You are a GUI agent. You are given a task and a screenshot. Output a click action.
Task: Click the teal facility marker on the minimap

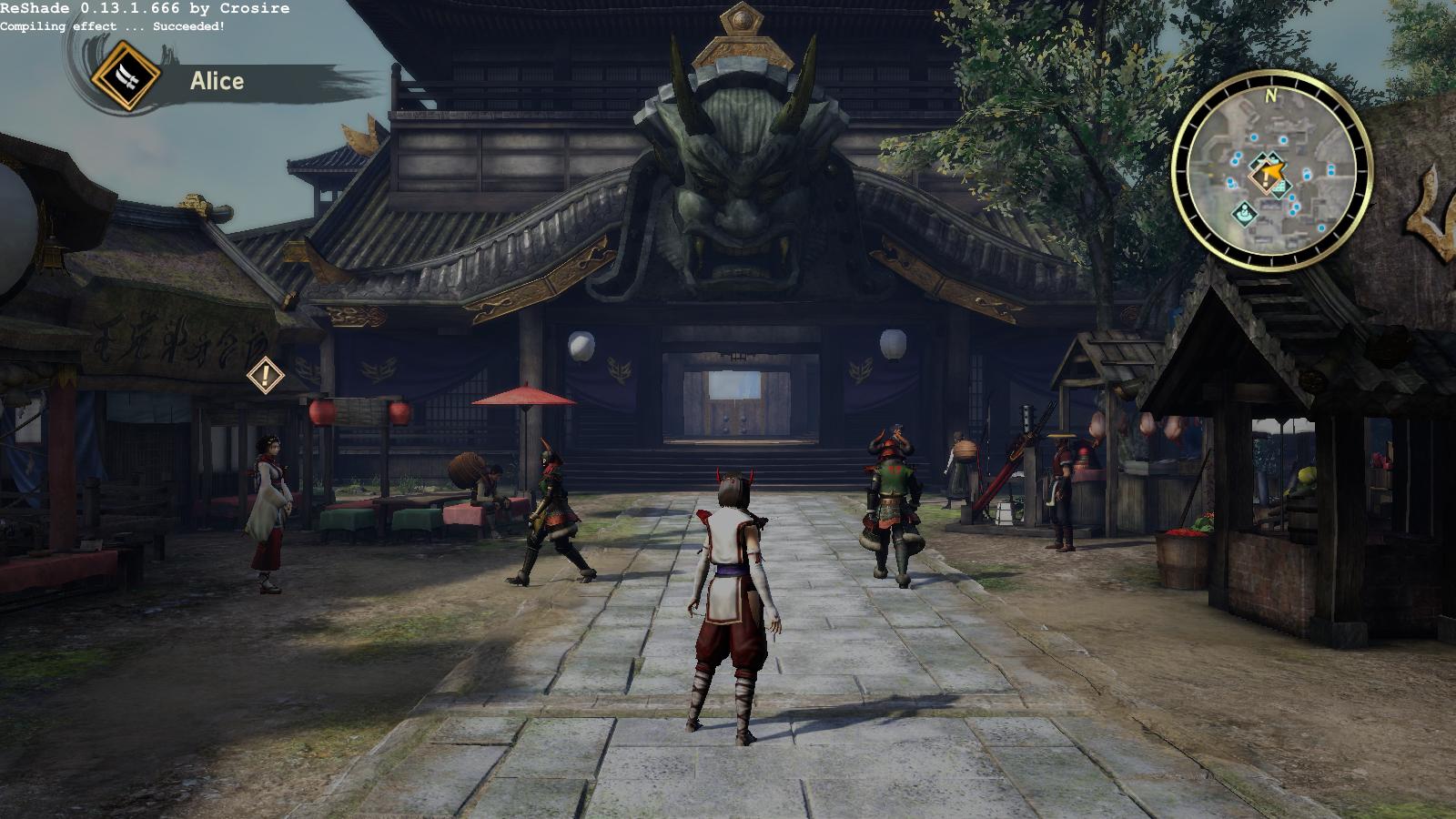pyautogui.click(x=1244, y=214)
